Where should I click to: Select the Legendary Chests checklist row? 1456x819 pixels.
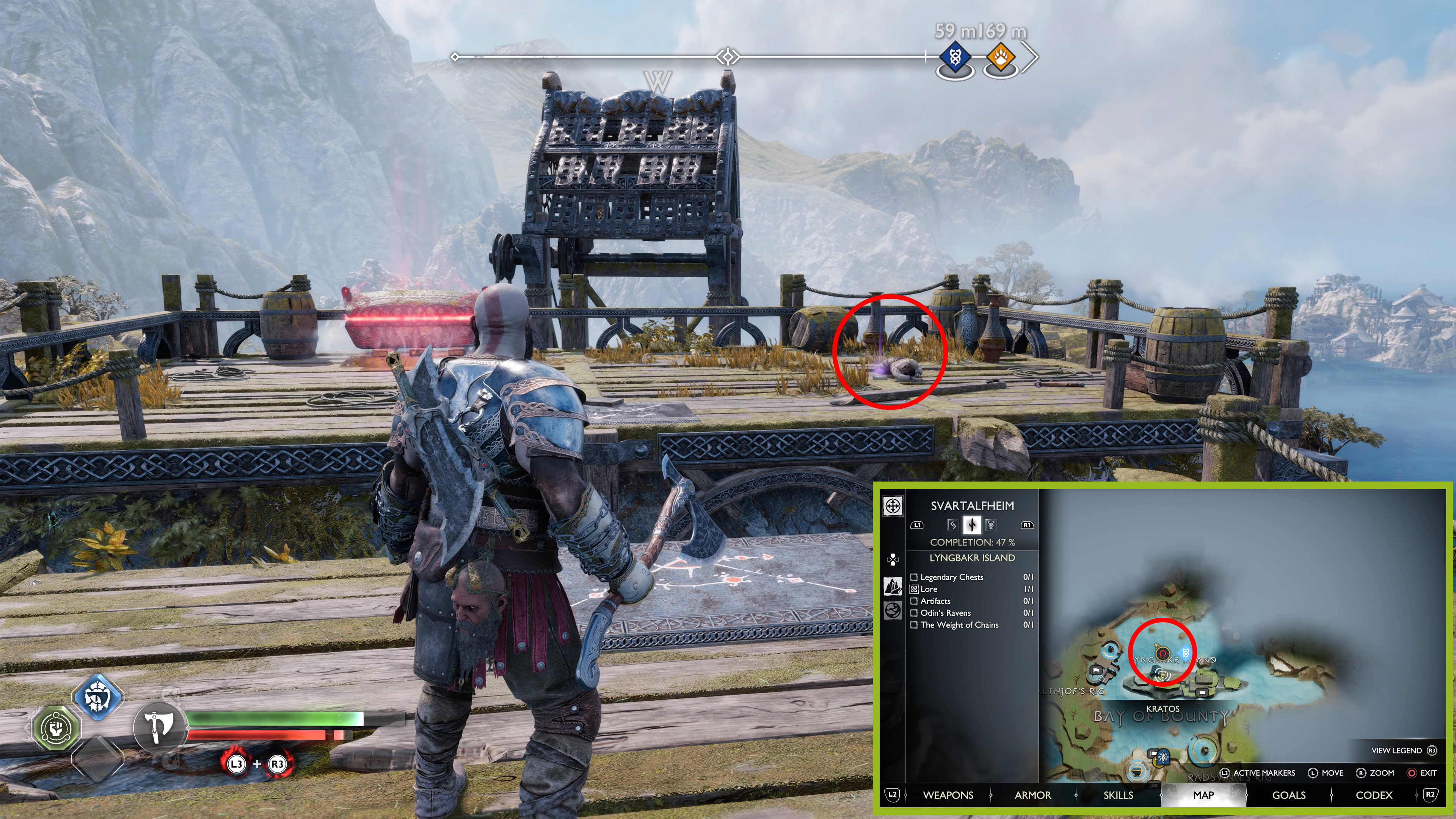click(x=952, y=577)
